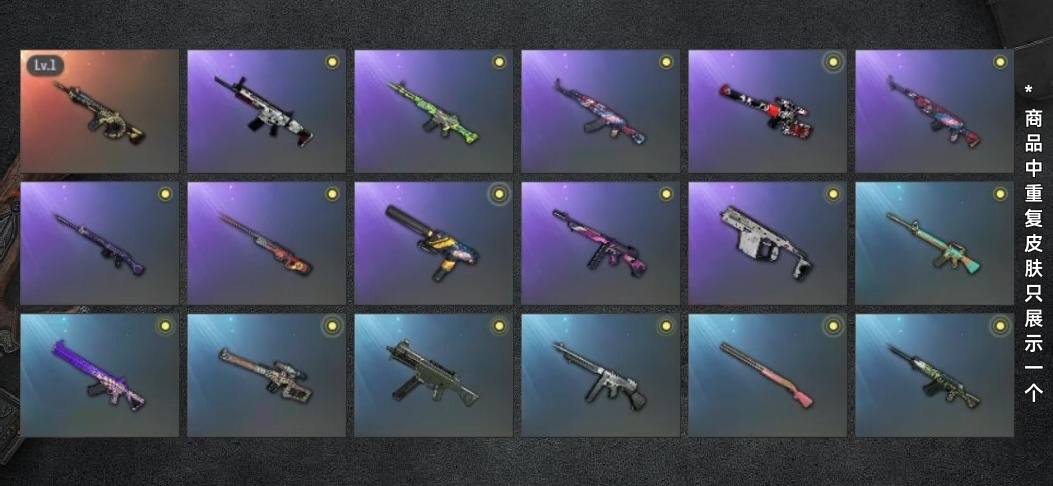
Task: Pick the tan scoped VSS skin
Action: [x=266, y=375]
